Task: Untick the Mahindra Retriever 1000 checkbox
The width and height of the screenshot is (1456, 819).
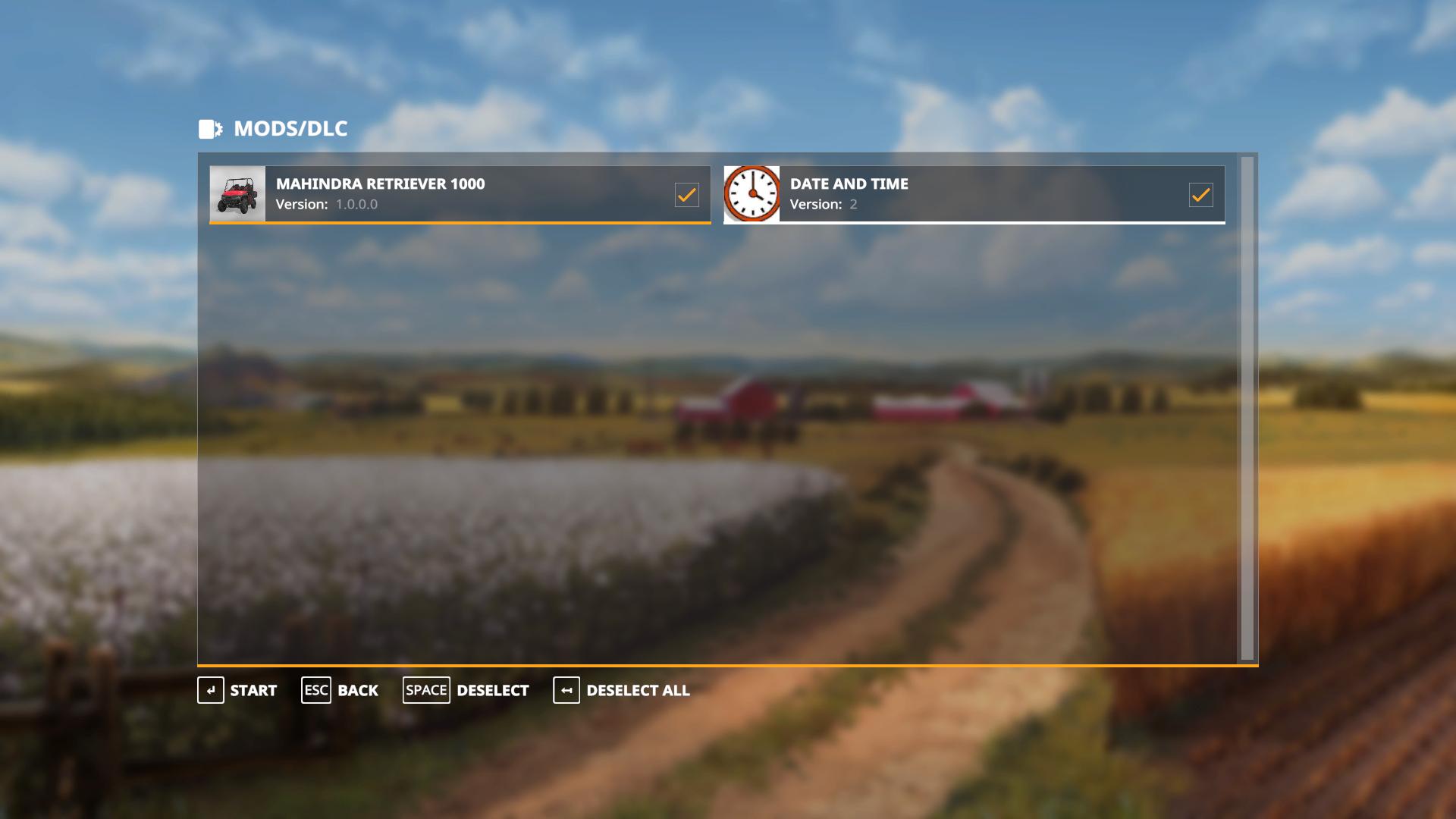Action: (686, 195)
